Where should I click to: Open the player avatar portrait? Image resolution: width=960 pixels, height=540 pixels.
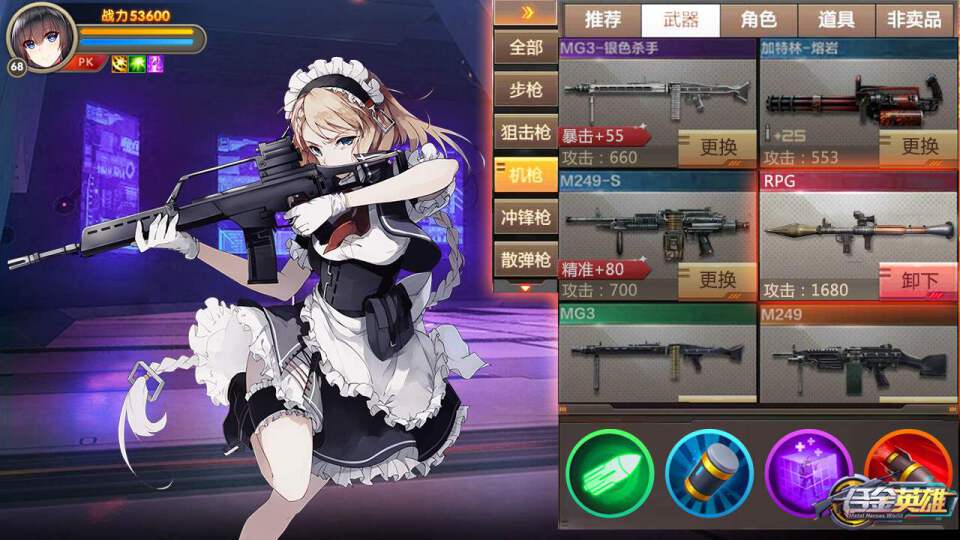coord(42,37)
